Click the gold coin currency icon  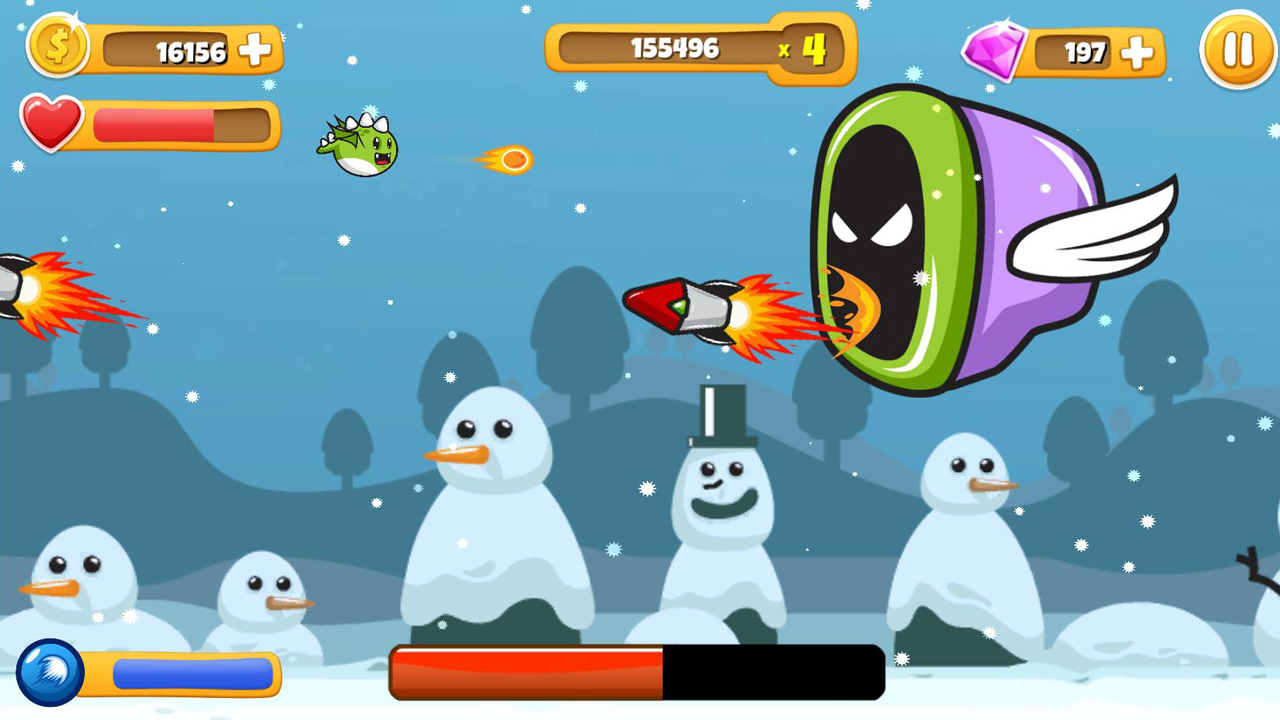(57, 48)
